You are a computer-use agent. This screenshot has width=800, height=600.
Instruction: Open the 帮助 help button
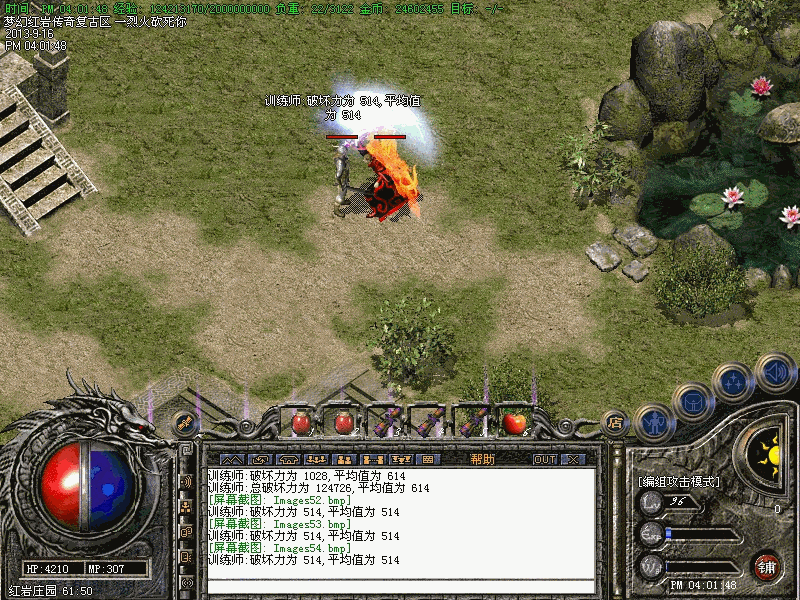482,459
